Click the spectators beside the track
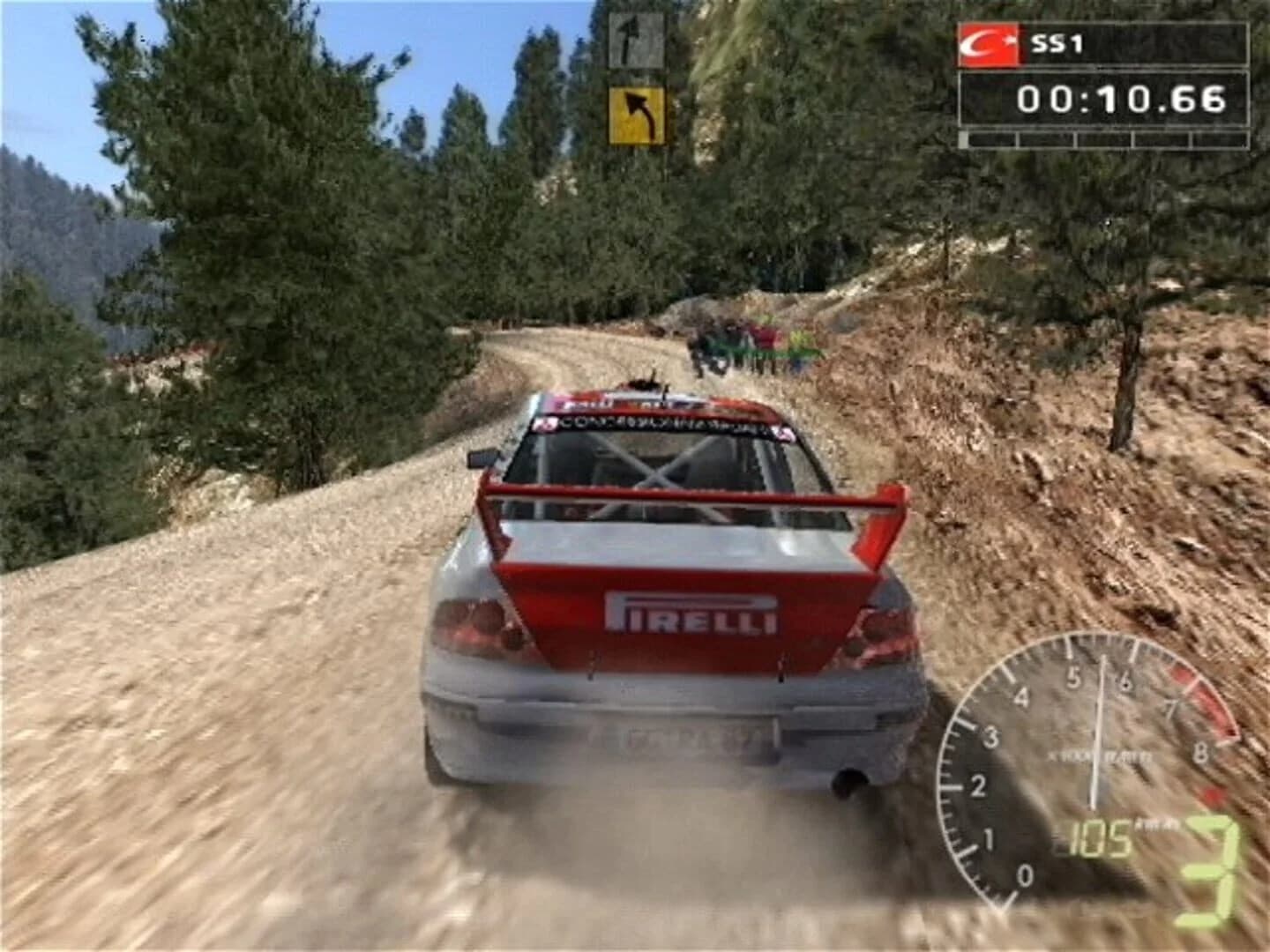This screenshot has height=952, width=1270. pyautogui.click(x=745, y=344)
